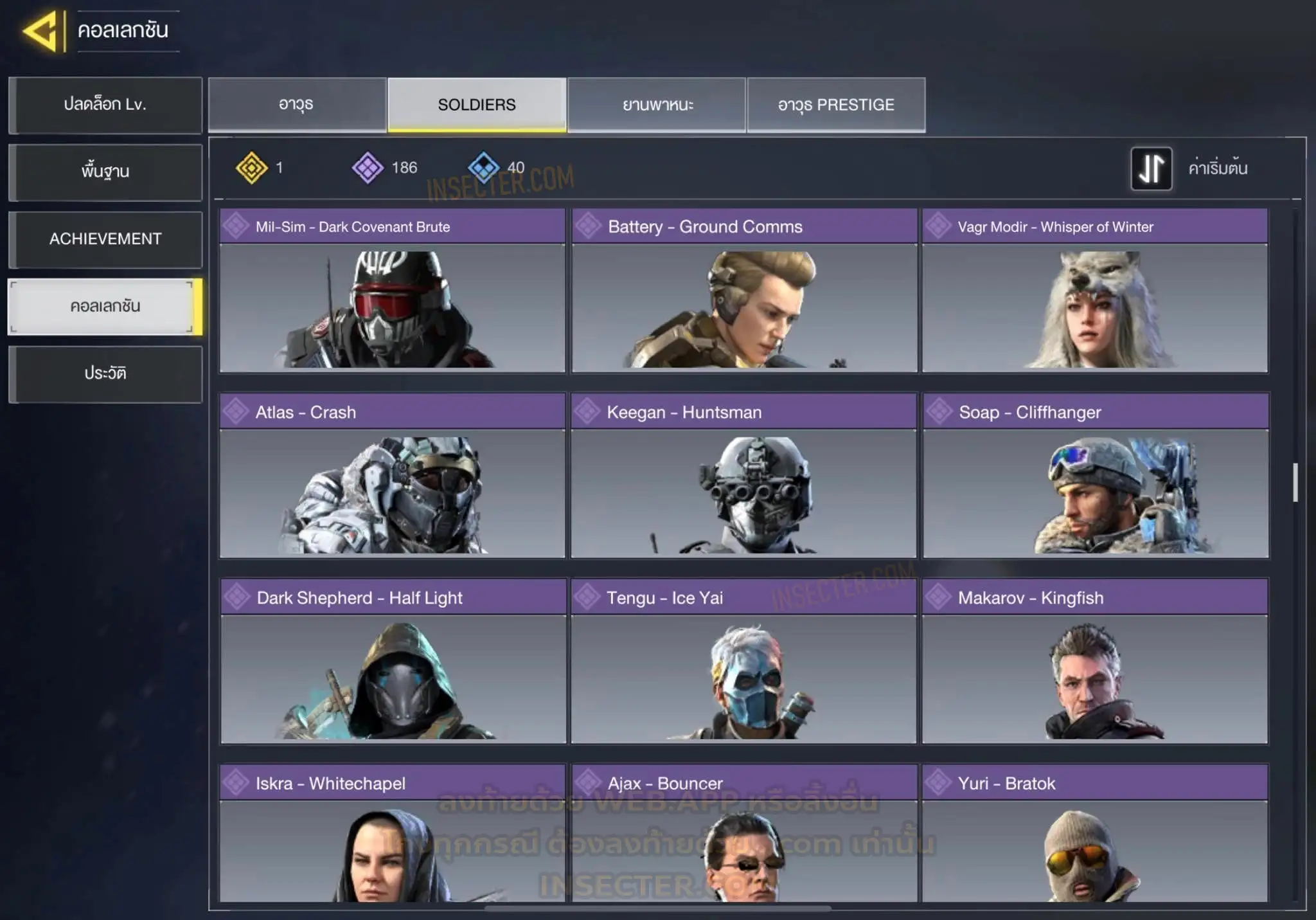The height and width of the screenshot is (920, 1316).
Task: Select the พื้นฐาน menu entry
Action: point(105,172)
